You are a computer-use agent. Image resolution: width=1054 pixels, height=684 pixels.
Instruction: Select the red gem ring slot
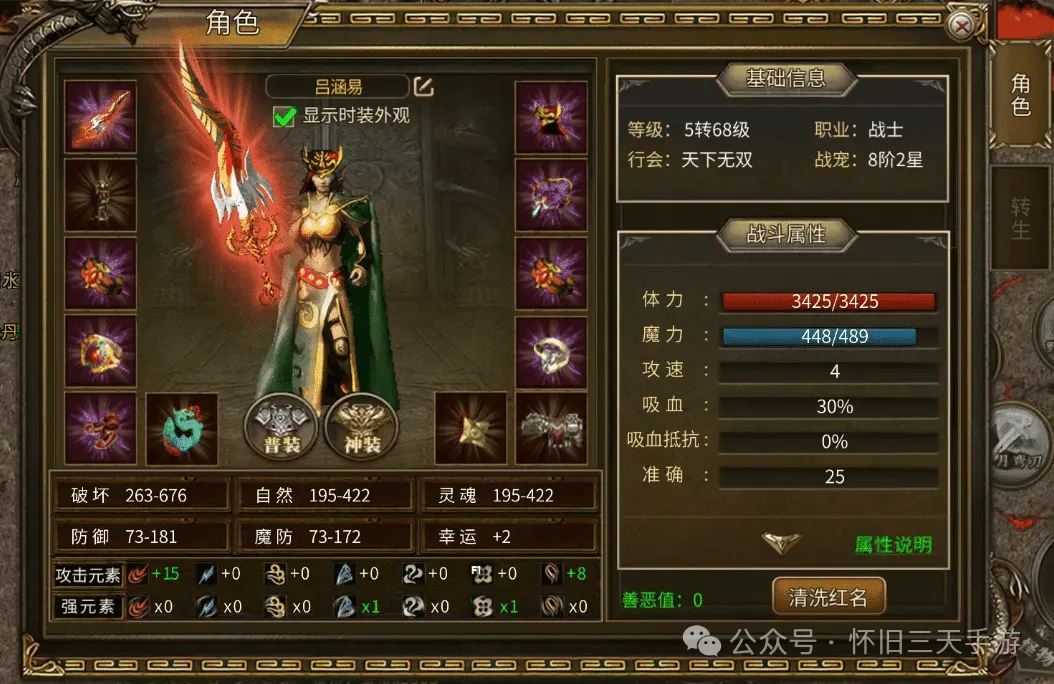(100, 351)
